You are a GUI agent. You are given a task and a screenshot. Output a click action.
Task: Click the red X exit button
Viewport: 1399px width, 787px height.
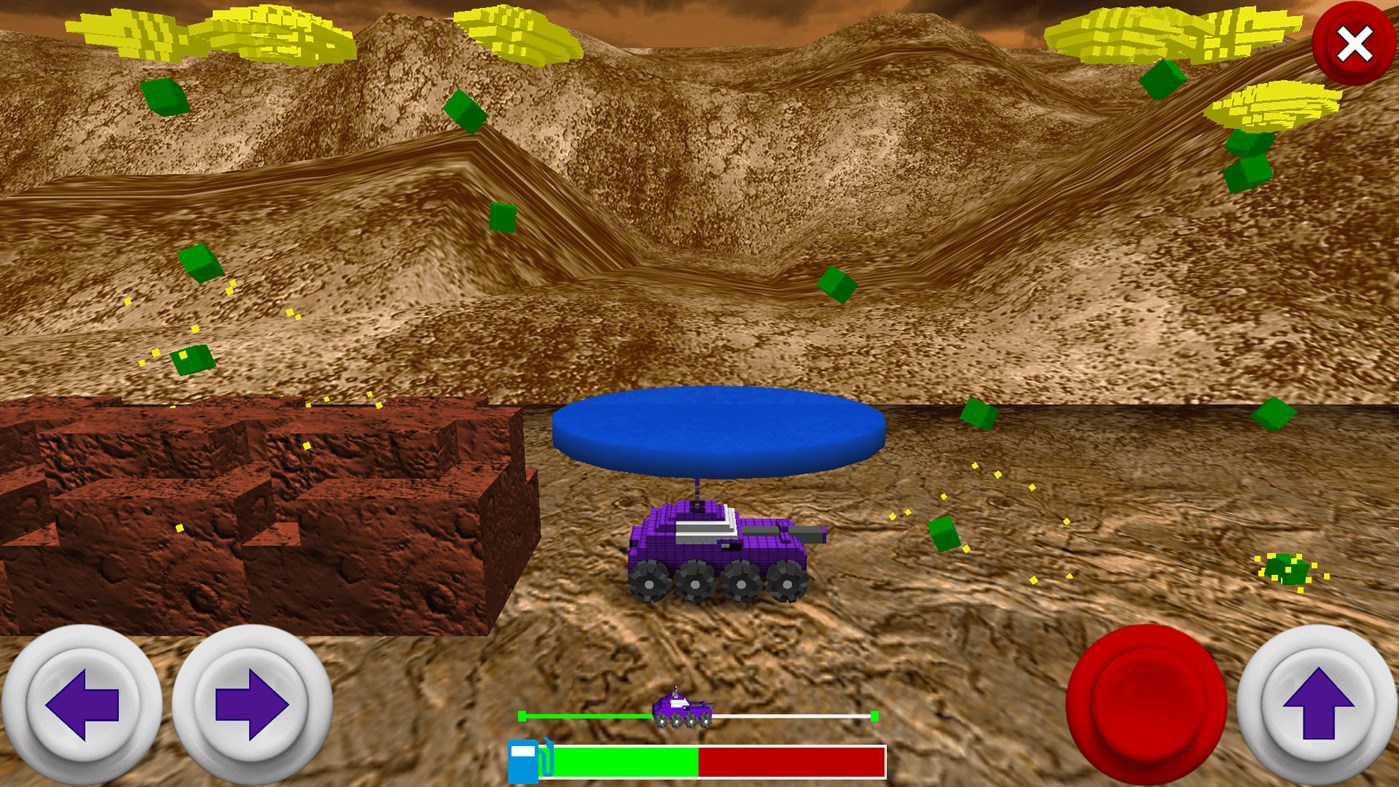coord(1355,43)
